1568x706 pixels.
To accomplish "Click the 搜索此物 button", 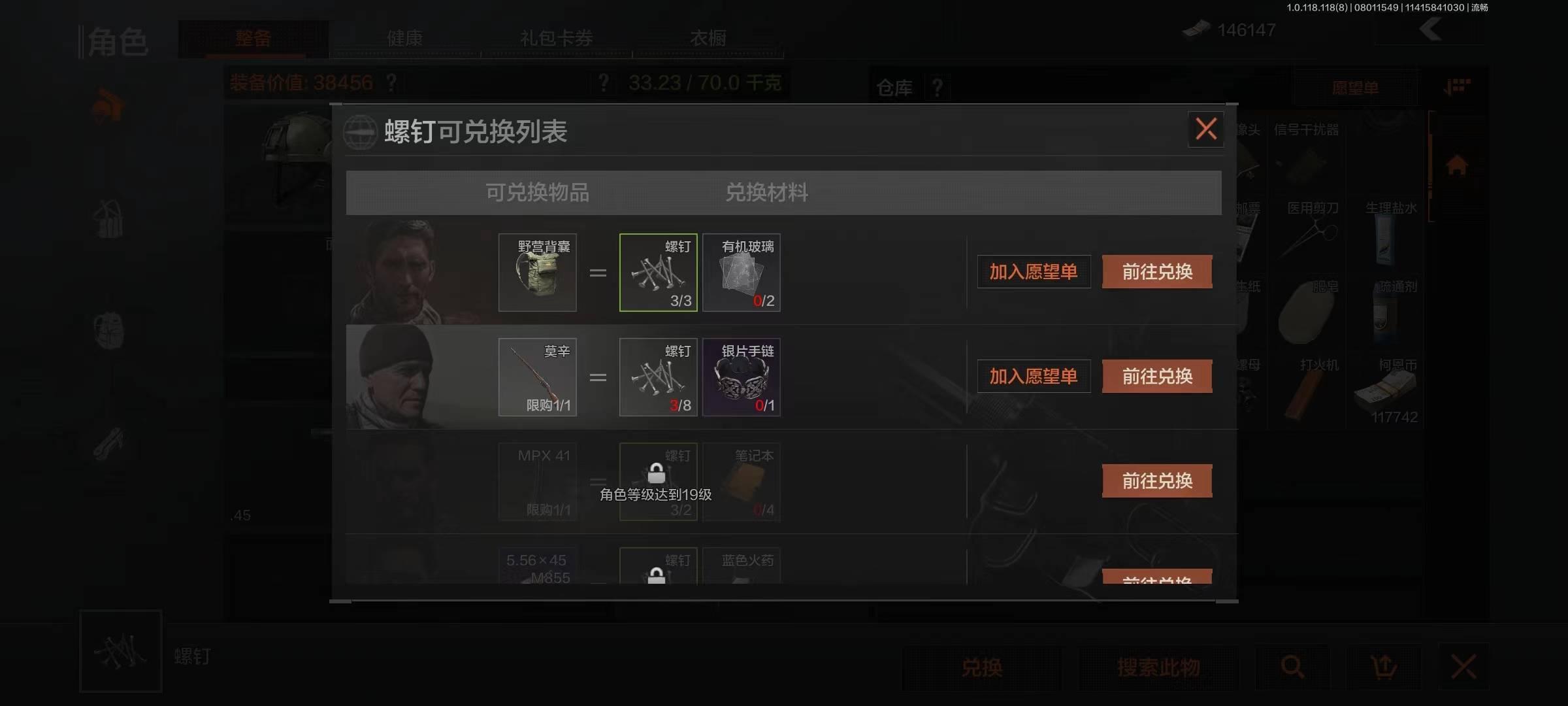I will click(1158, 667).
